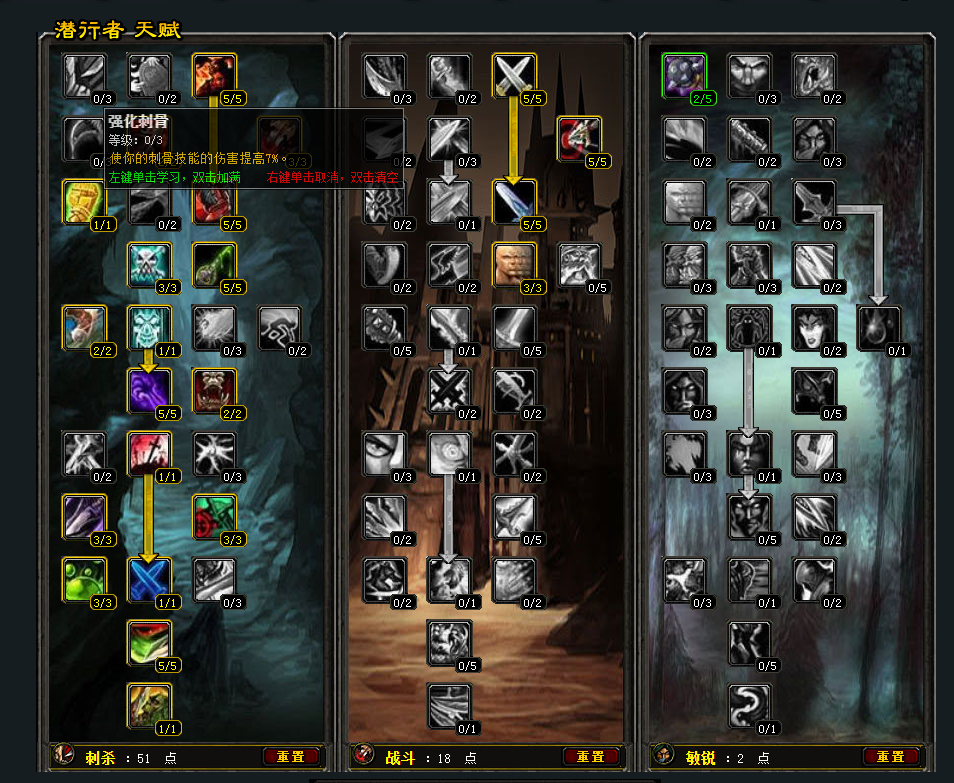Select the green vial talent with 5/5

point(214,264)
